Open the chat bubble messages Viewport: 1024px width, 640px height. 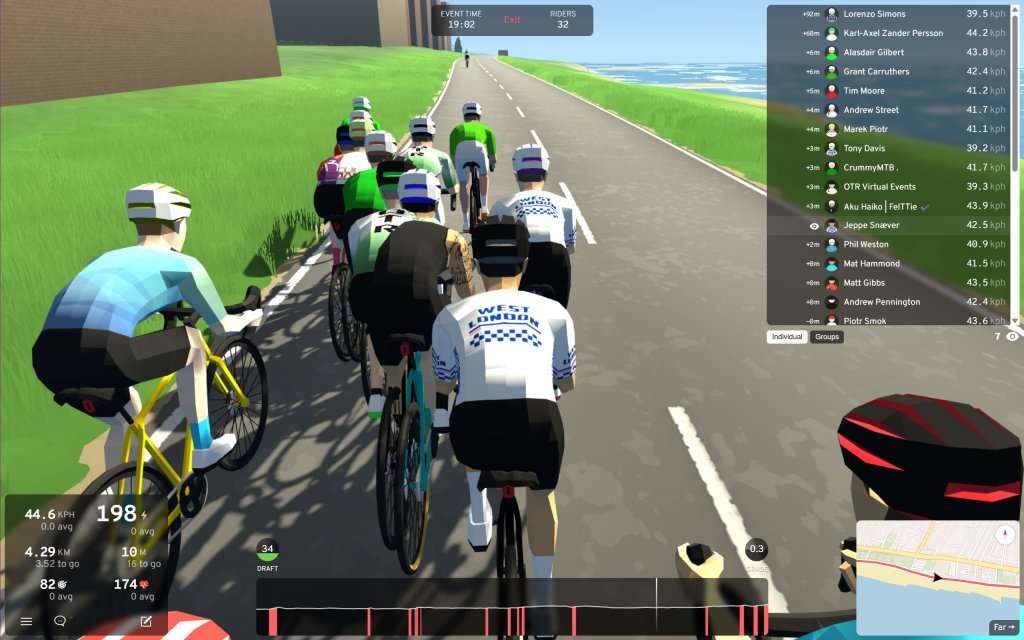[60, 621]
